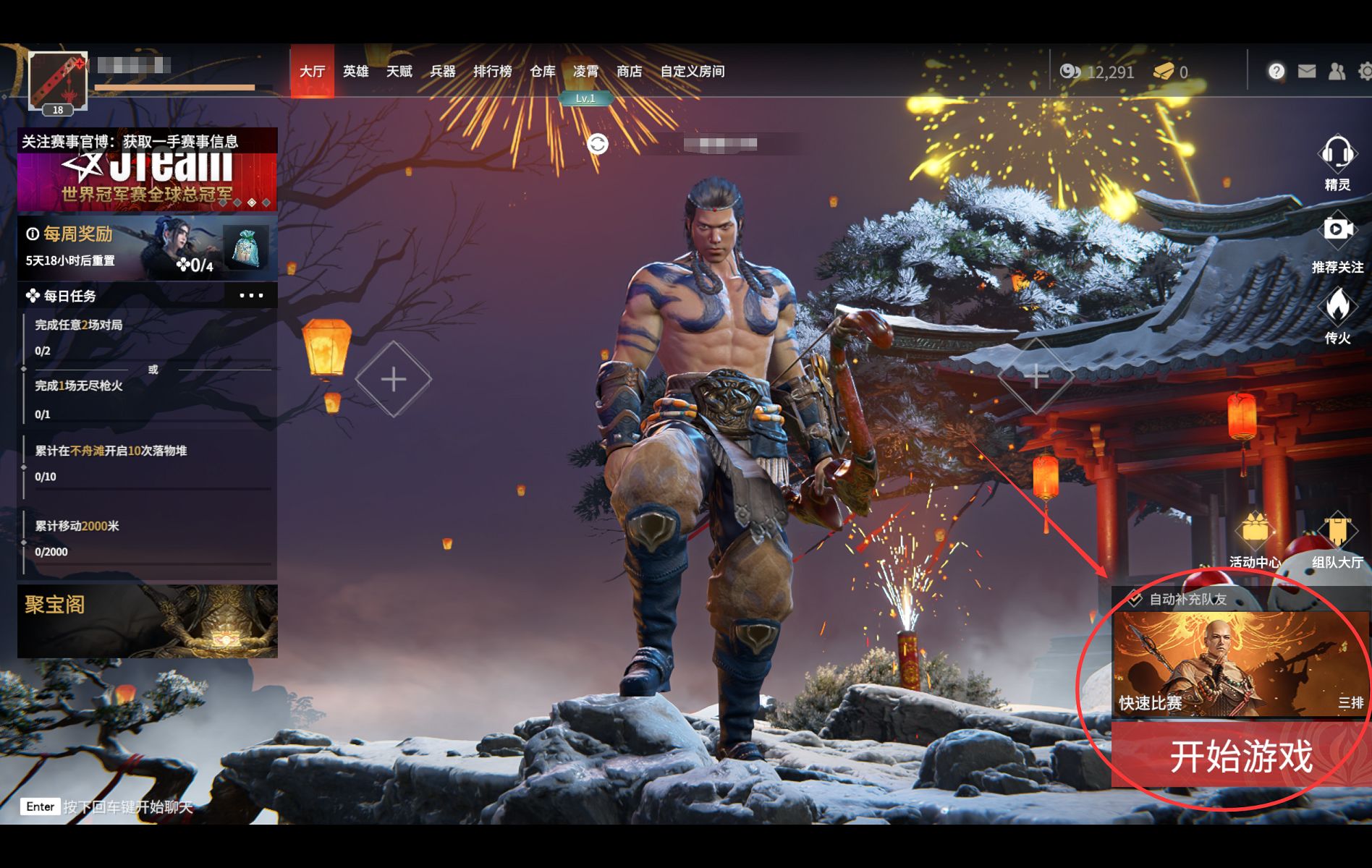The height and width of the screenshot is (868, 1372).
Task: Start the game with 开始游戏 button
Action: click(1240, 757)
